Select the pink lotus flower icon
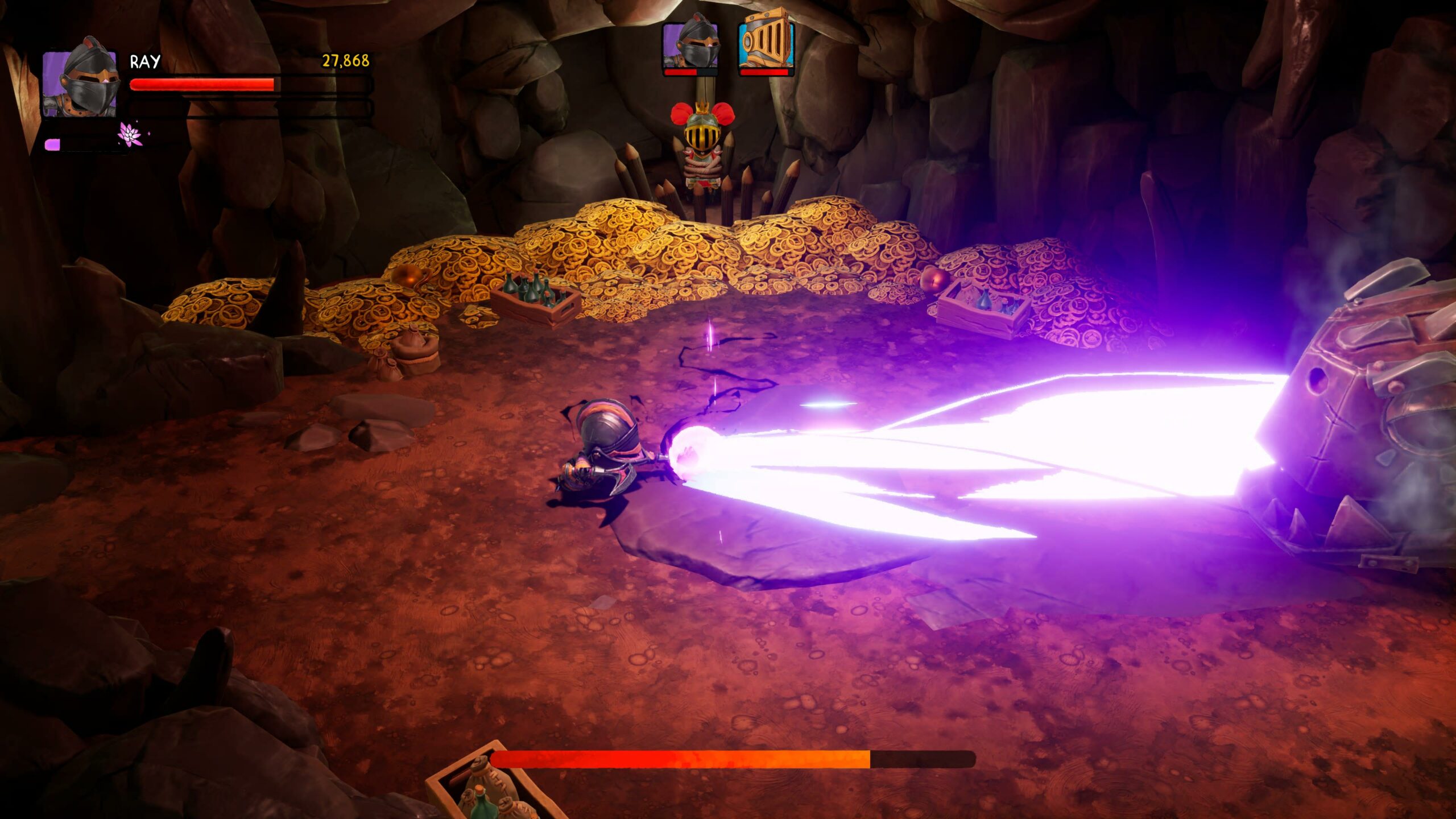 click(x=130, y=135)
